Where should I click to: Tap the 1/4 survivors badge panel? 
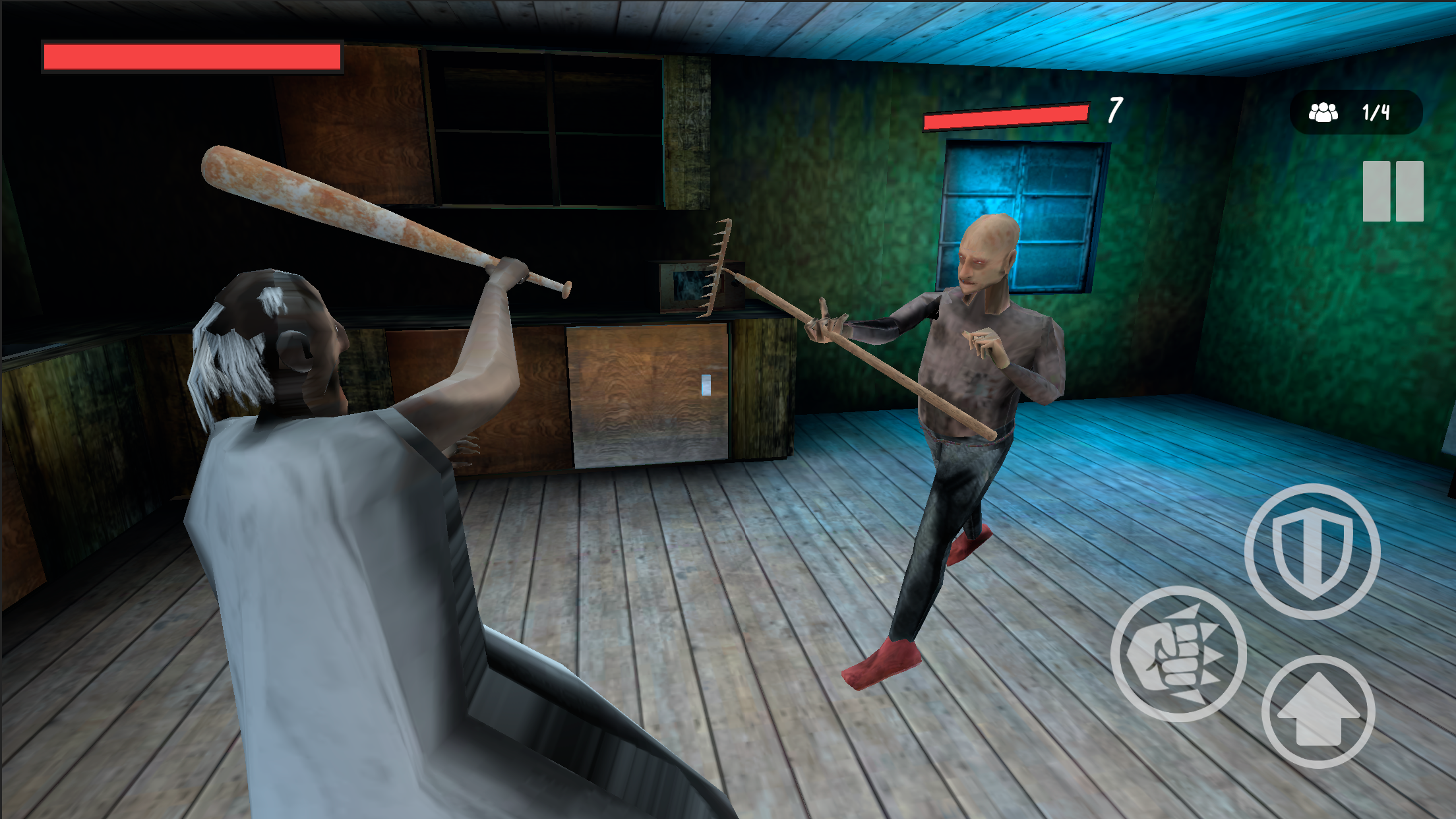click(1355, 112)
